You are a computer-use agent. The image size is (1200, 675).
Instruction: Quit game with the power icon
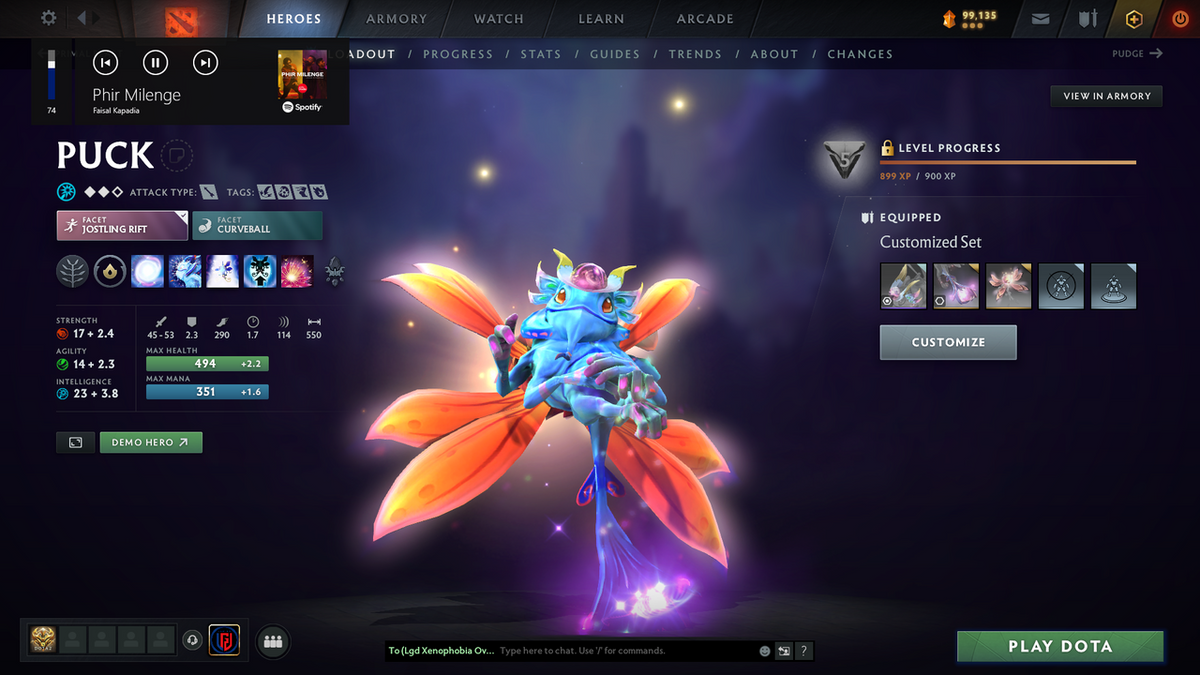pos(1180,19)
